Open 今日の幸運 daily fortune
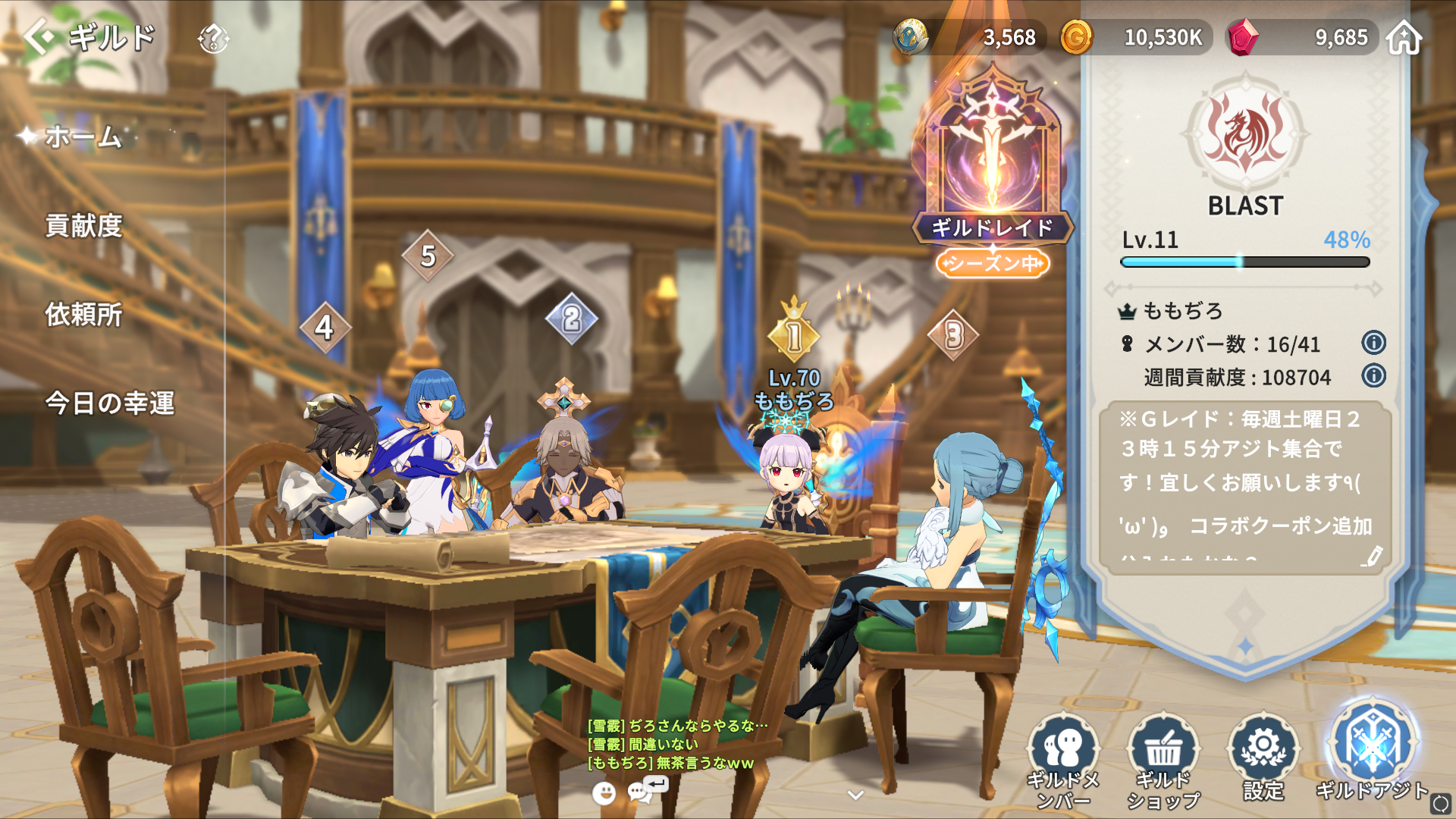1456x819 pixels. (x=110, y=403)
